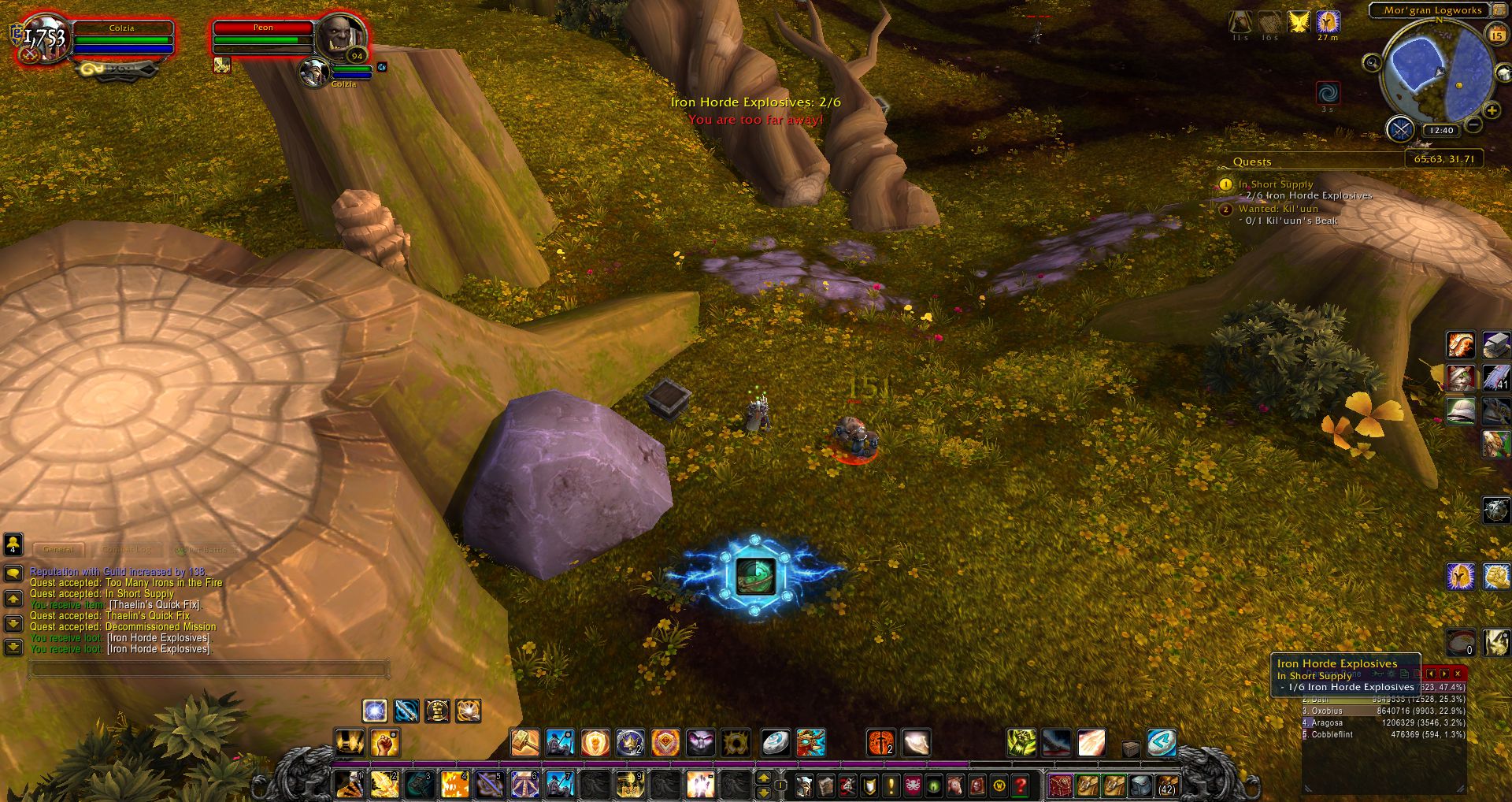1512x802 pixels.
Task: Open the calendar showing day 15
Action: (1497, 35)
